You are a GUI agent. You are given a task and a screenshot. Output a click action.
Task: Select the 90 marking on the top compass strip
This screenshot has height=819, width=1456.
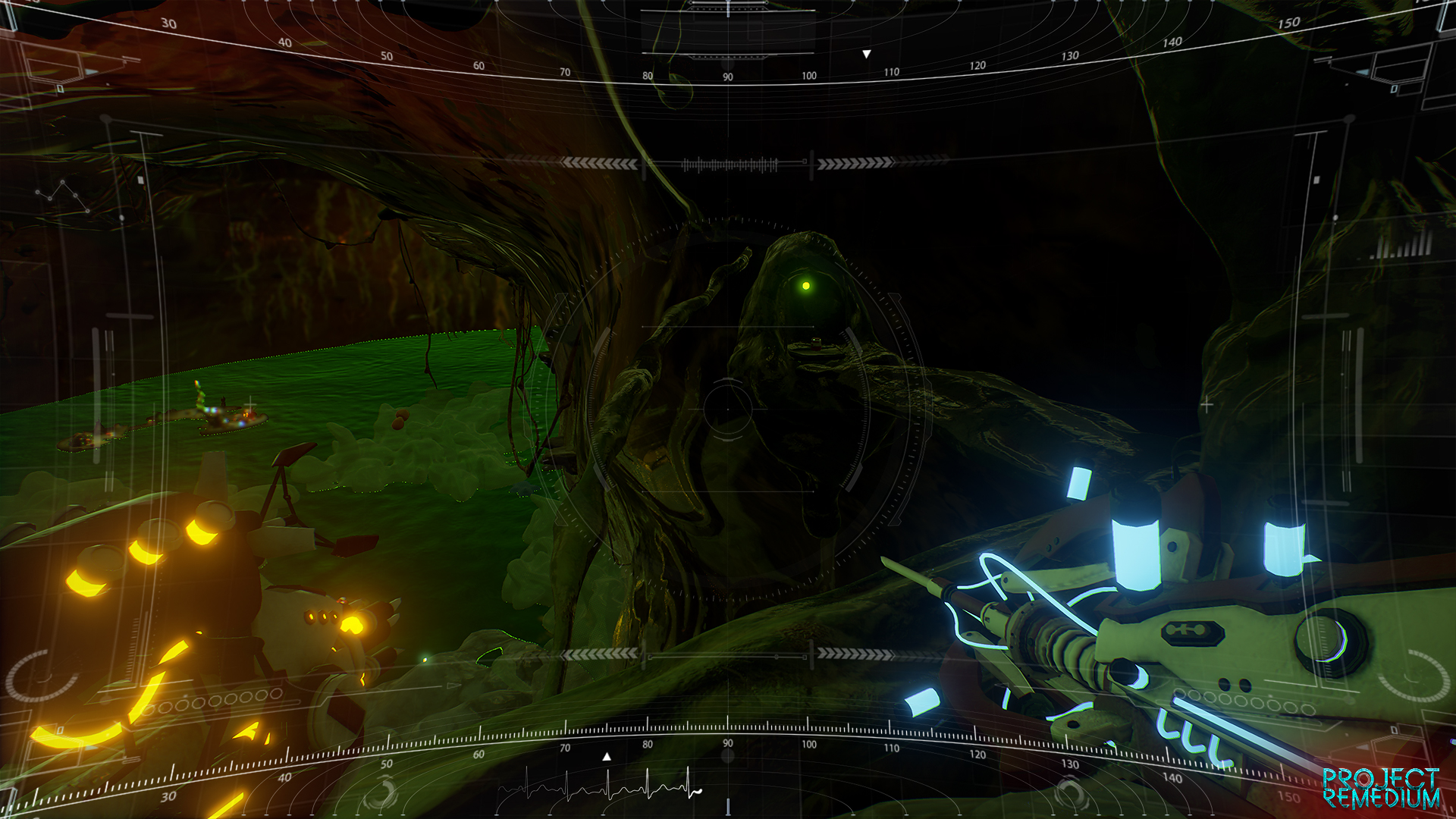click(x=727, y=75)
